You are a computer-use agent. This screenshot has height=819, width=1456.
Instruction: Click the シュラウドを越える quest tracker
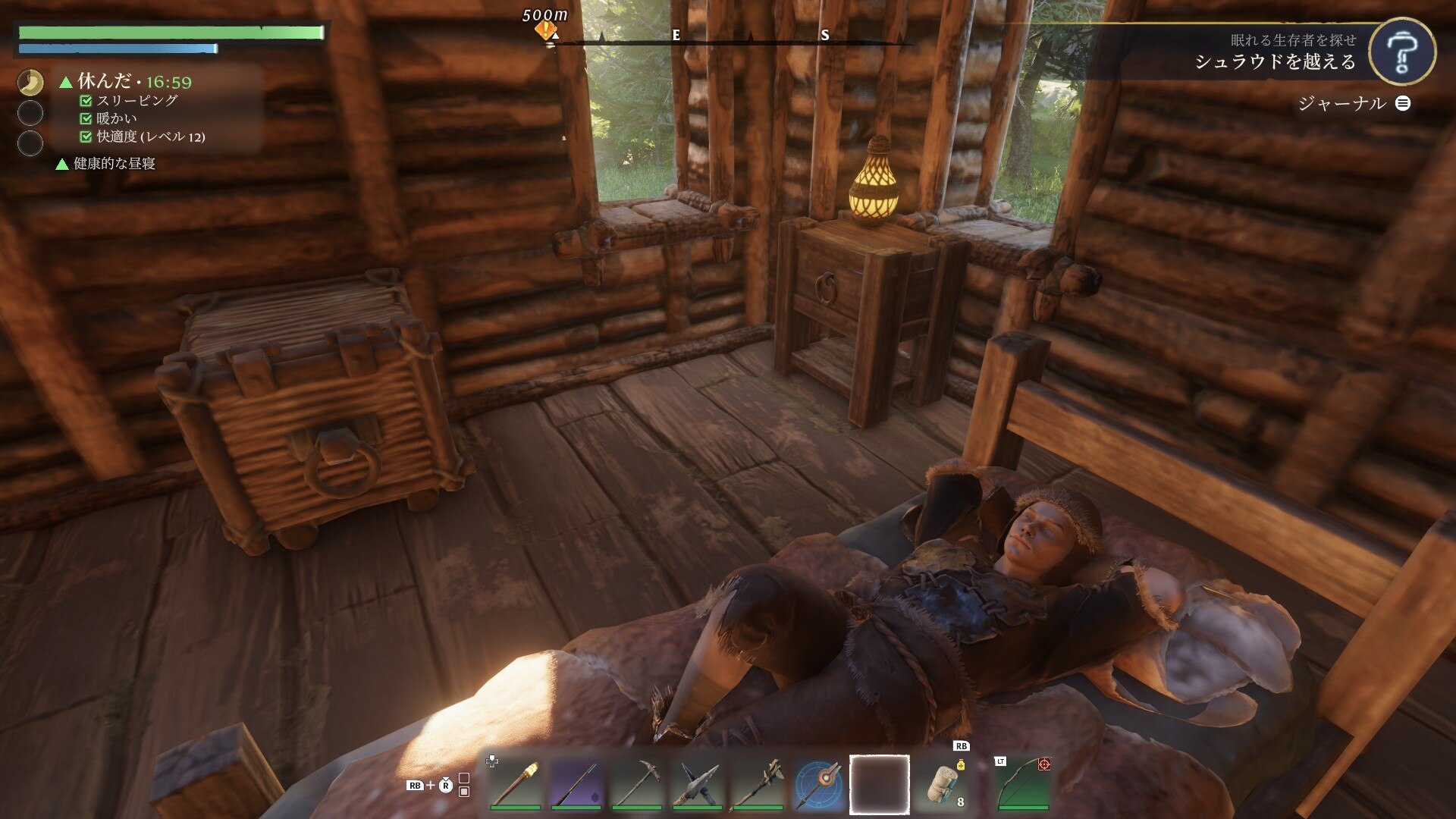(x=1275, y=61)
